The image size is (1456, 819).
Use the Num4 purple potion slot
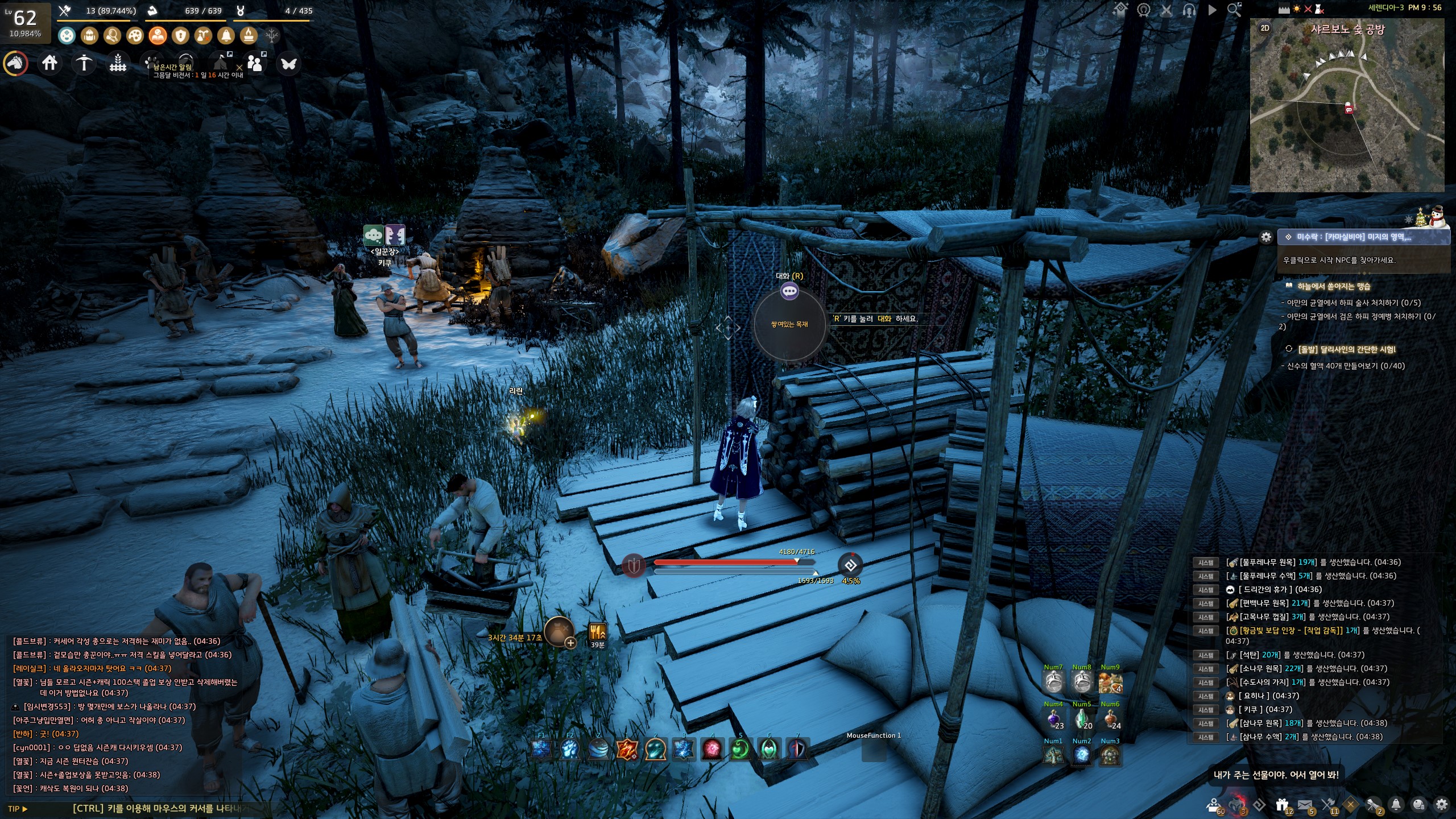click(x=1053, y=719)
